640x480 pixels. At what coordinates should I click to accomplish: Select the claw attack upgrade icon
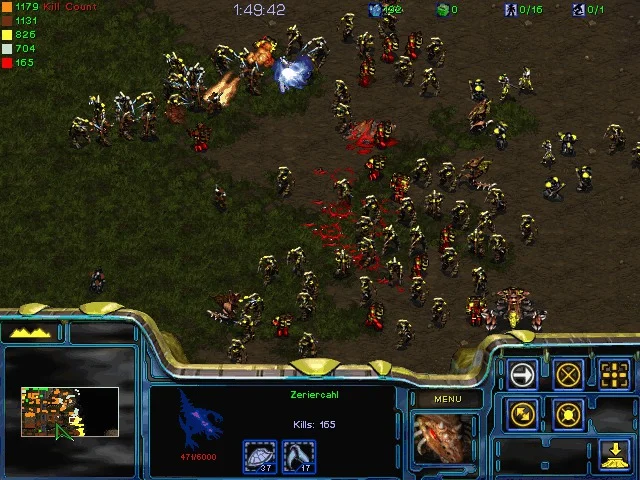pyautogui.click(x=298, y=456)
